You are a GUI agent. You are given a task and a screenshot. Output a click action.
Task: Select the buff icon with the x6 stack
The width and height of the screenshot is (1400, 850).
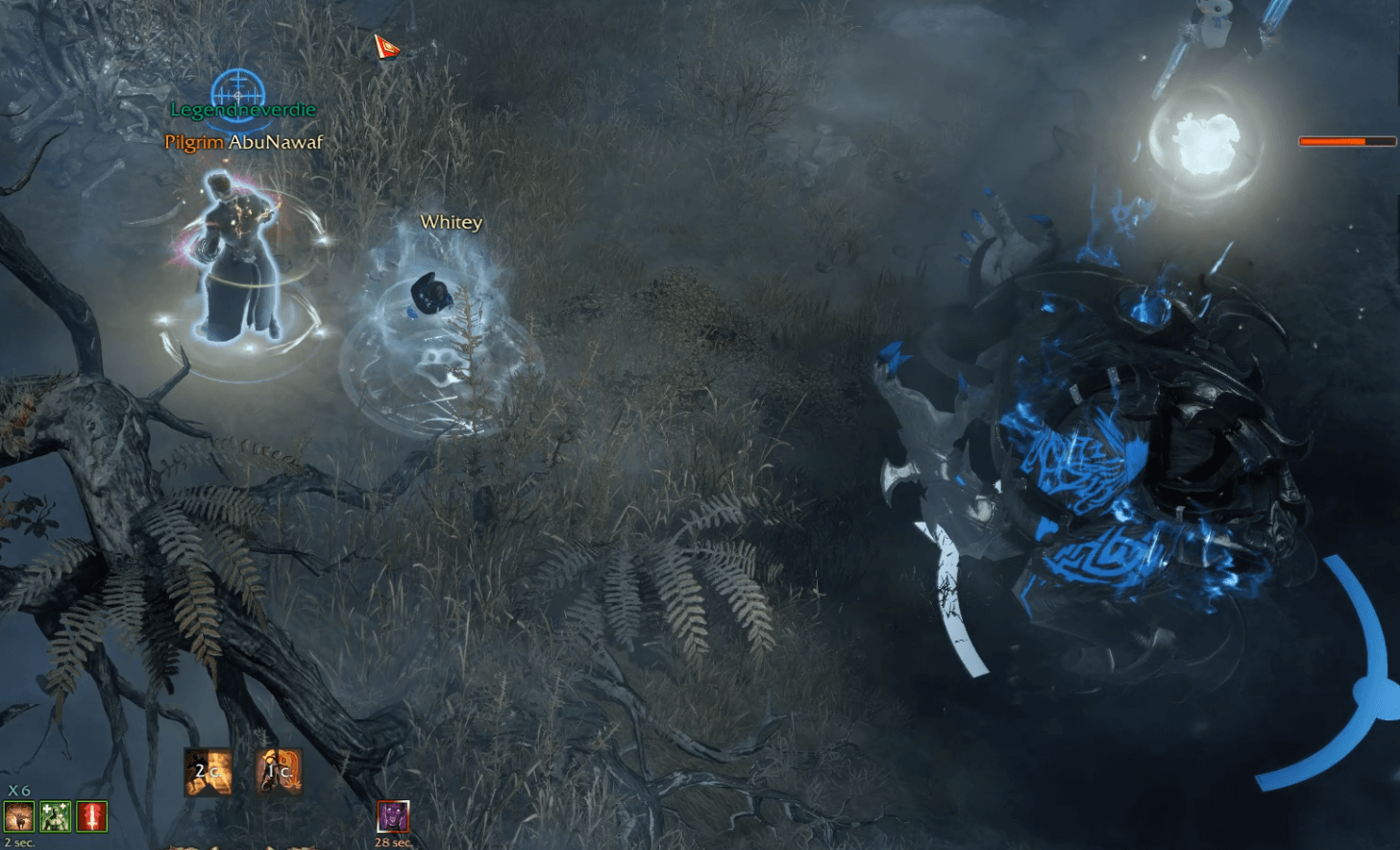19,816
